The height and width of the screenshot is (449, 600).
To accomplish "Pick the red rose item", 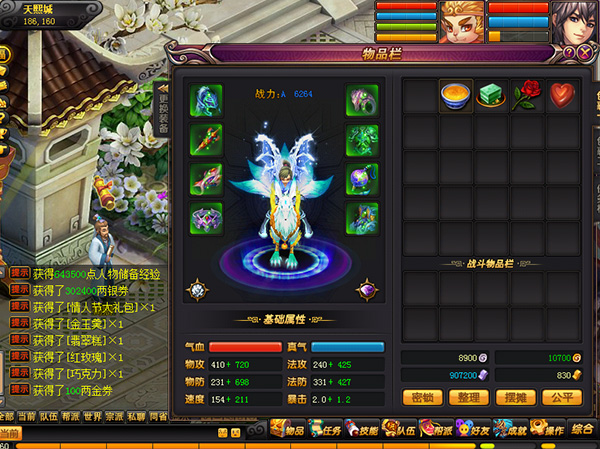I will (x=526, y=97).
